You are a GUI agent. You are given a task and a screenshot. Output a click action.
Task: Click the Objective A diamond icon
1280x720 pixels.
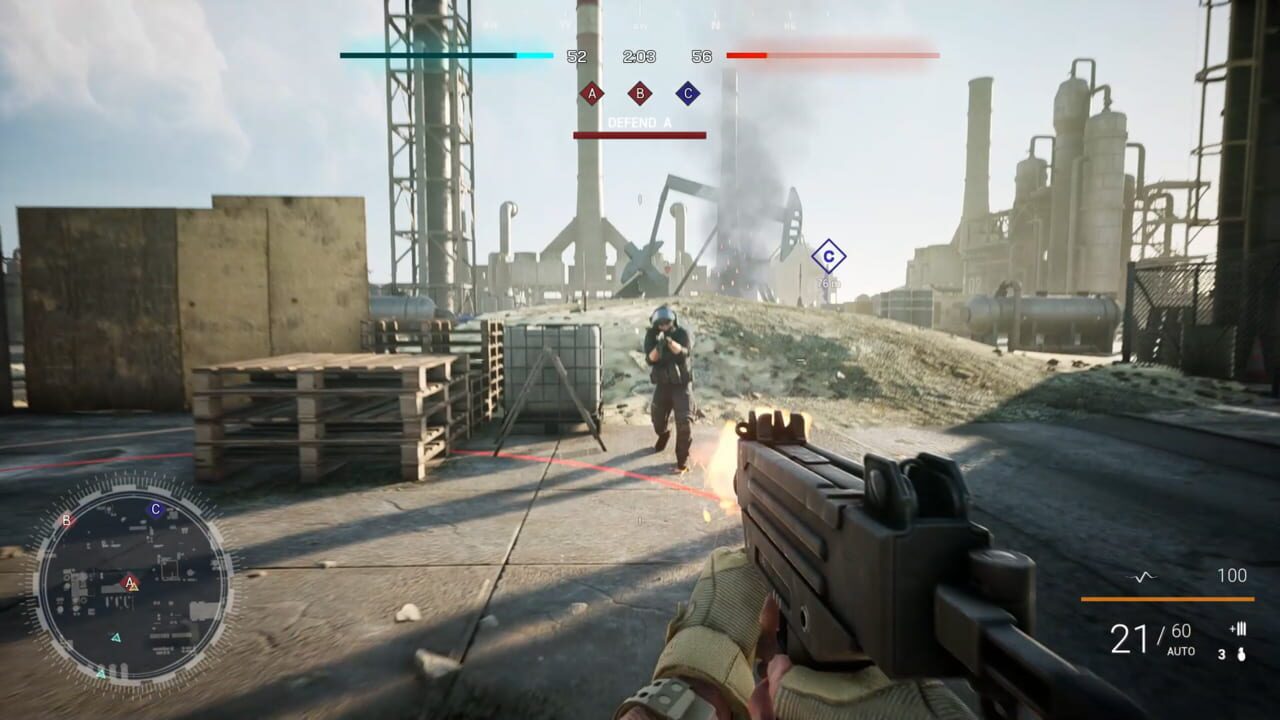[x=592, y=93]
